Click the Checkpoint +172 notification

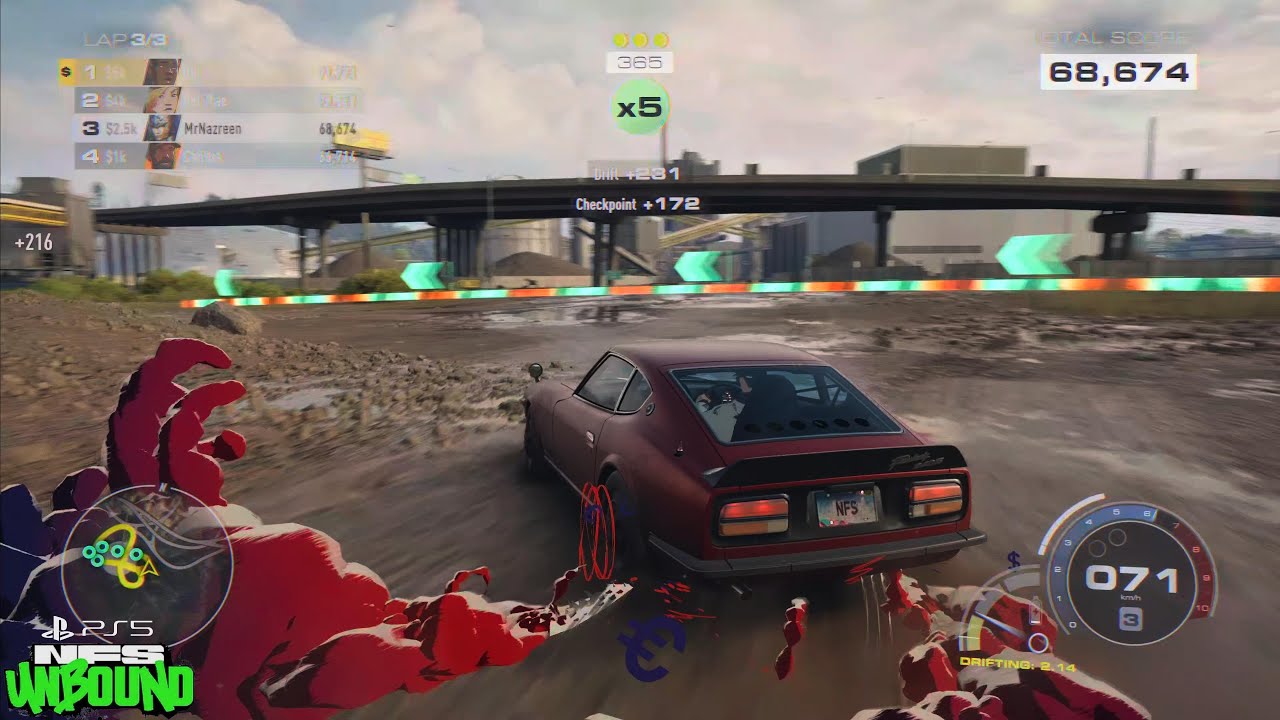click(637, 205)
